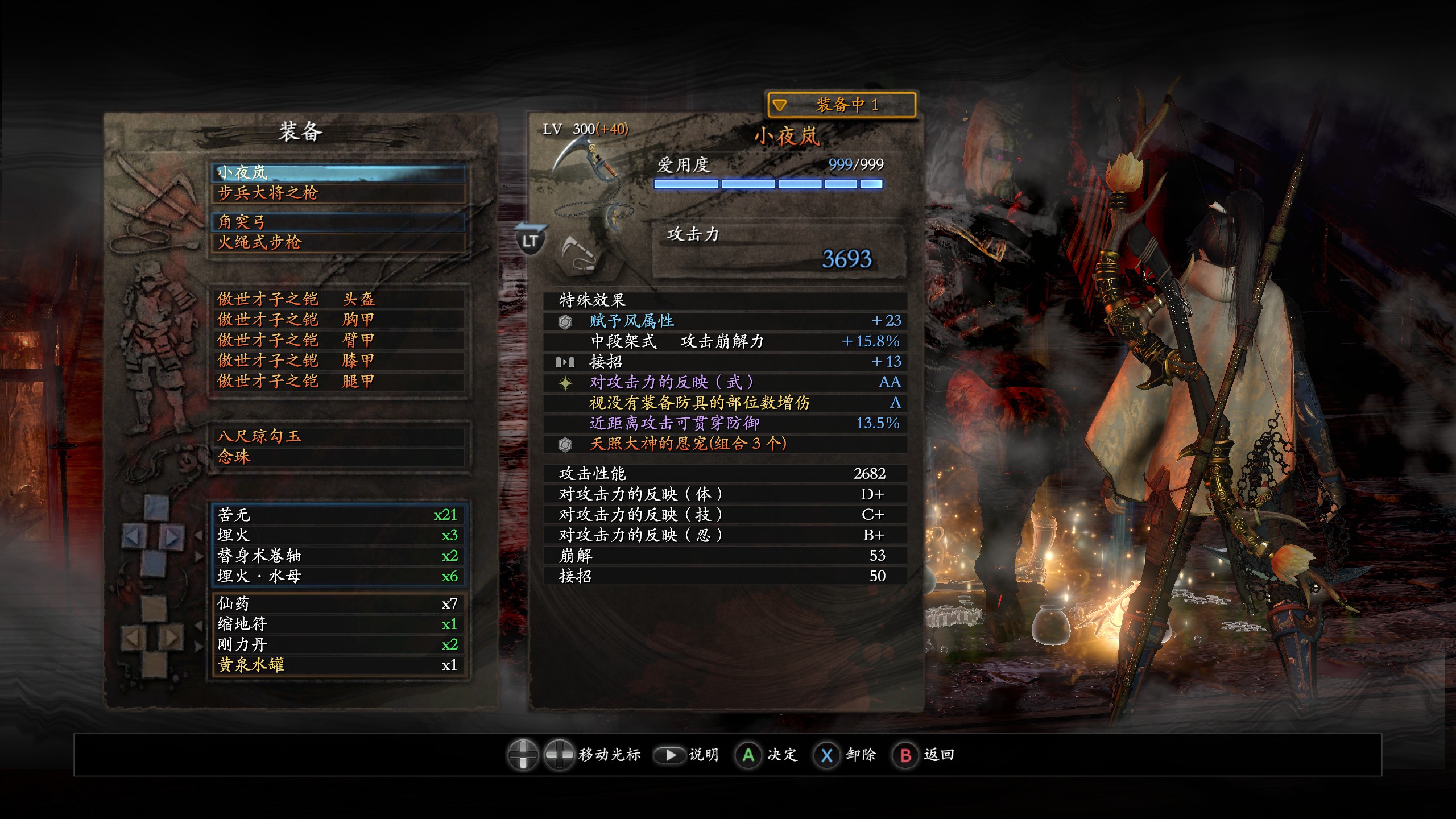The width and height of the screenshot is (1456, 819).
Task: Toggle the 装备中 1 loadout selector
Action: coord(841,105)
